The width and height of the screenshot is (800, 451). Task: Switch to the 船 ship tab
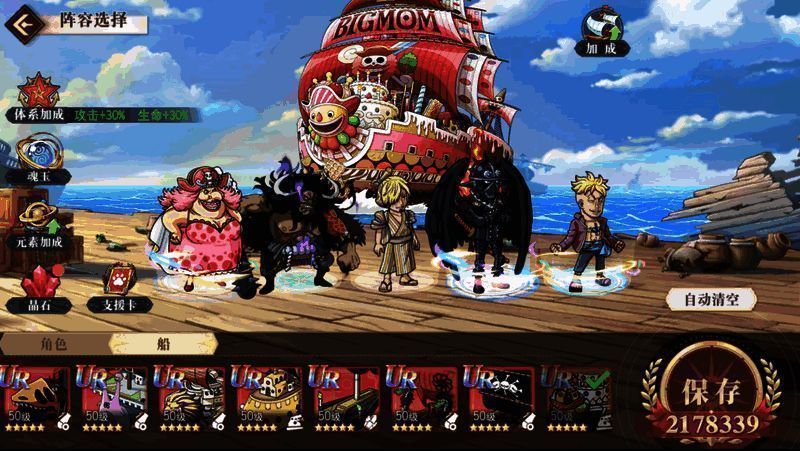point(162,342)
